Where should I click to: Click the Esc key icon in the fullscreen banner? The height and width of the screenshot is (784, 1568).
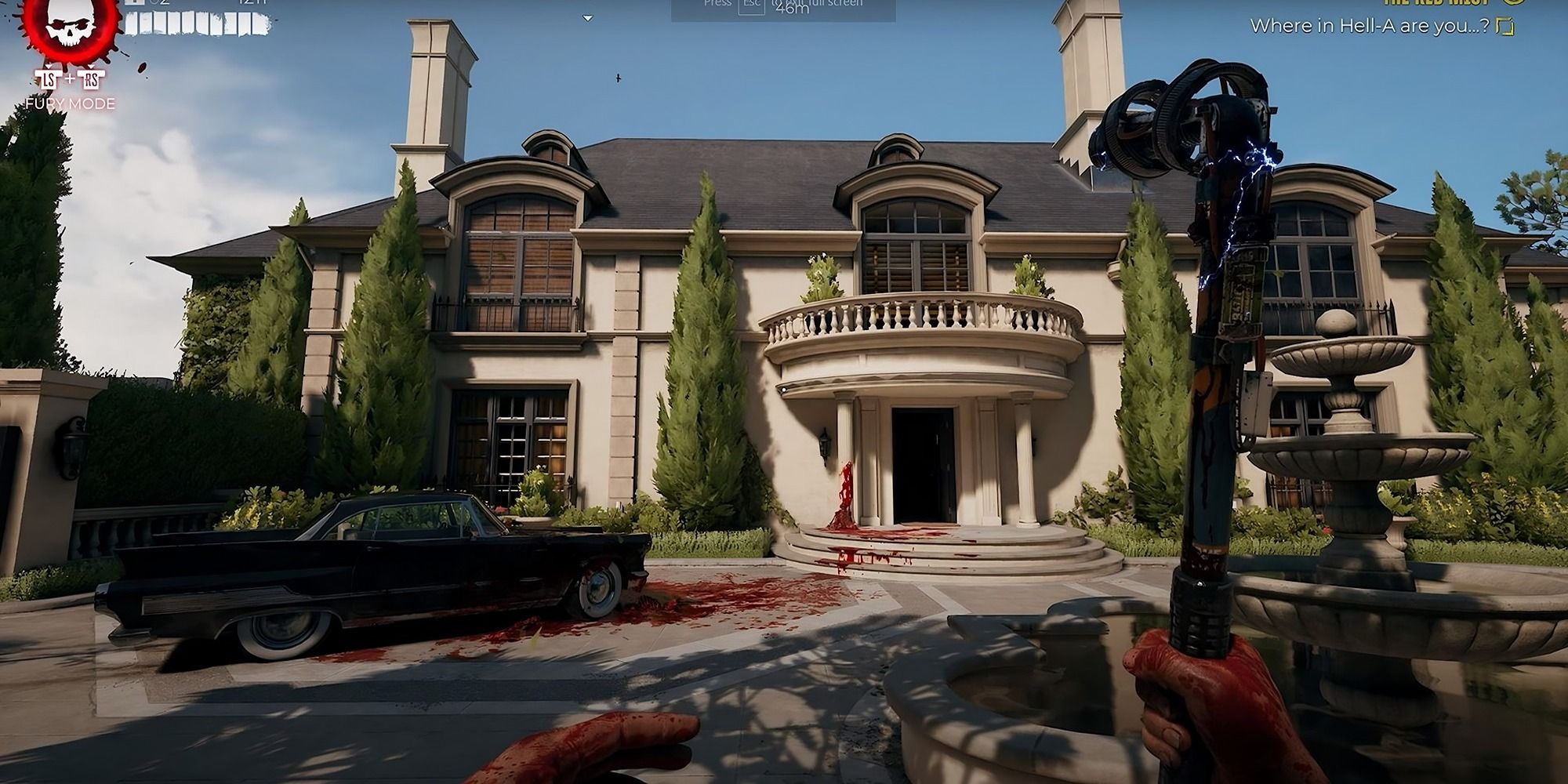click(752, 6)
